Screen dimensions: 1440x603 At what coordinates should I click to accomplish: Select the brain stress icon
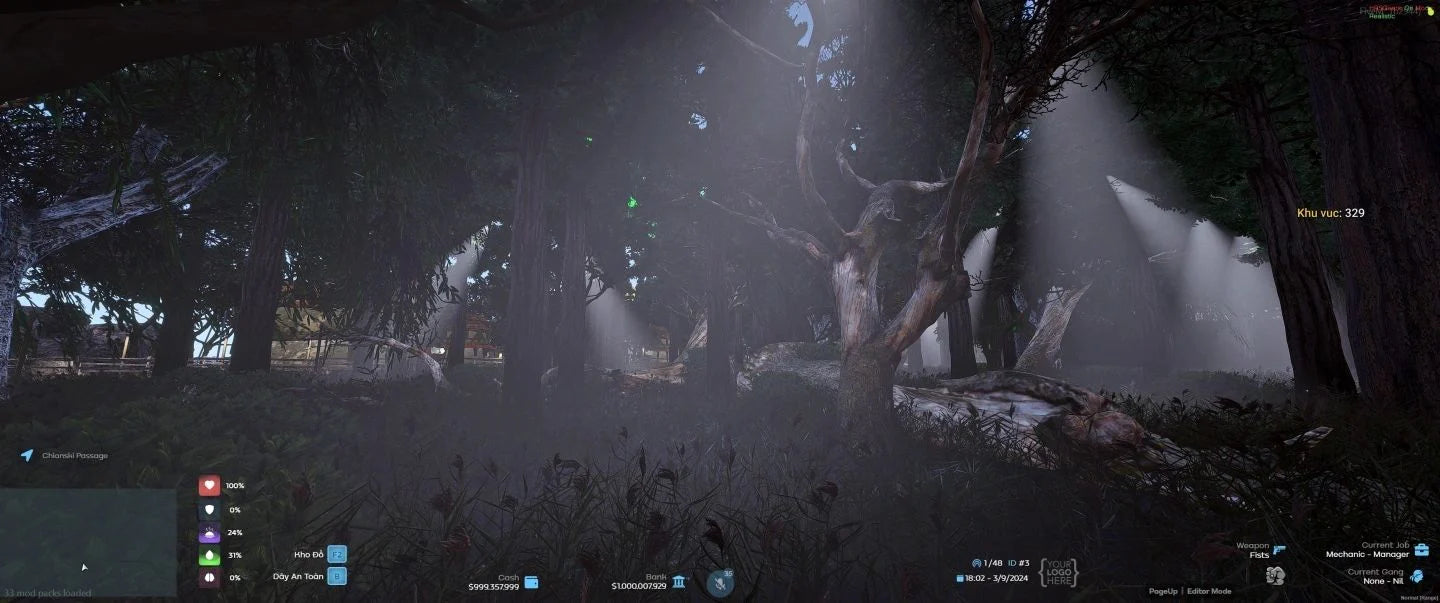click(209, 578)
